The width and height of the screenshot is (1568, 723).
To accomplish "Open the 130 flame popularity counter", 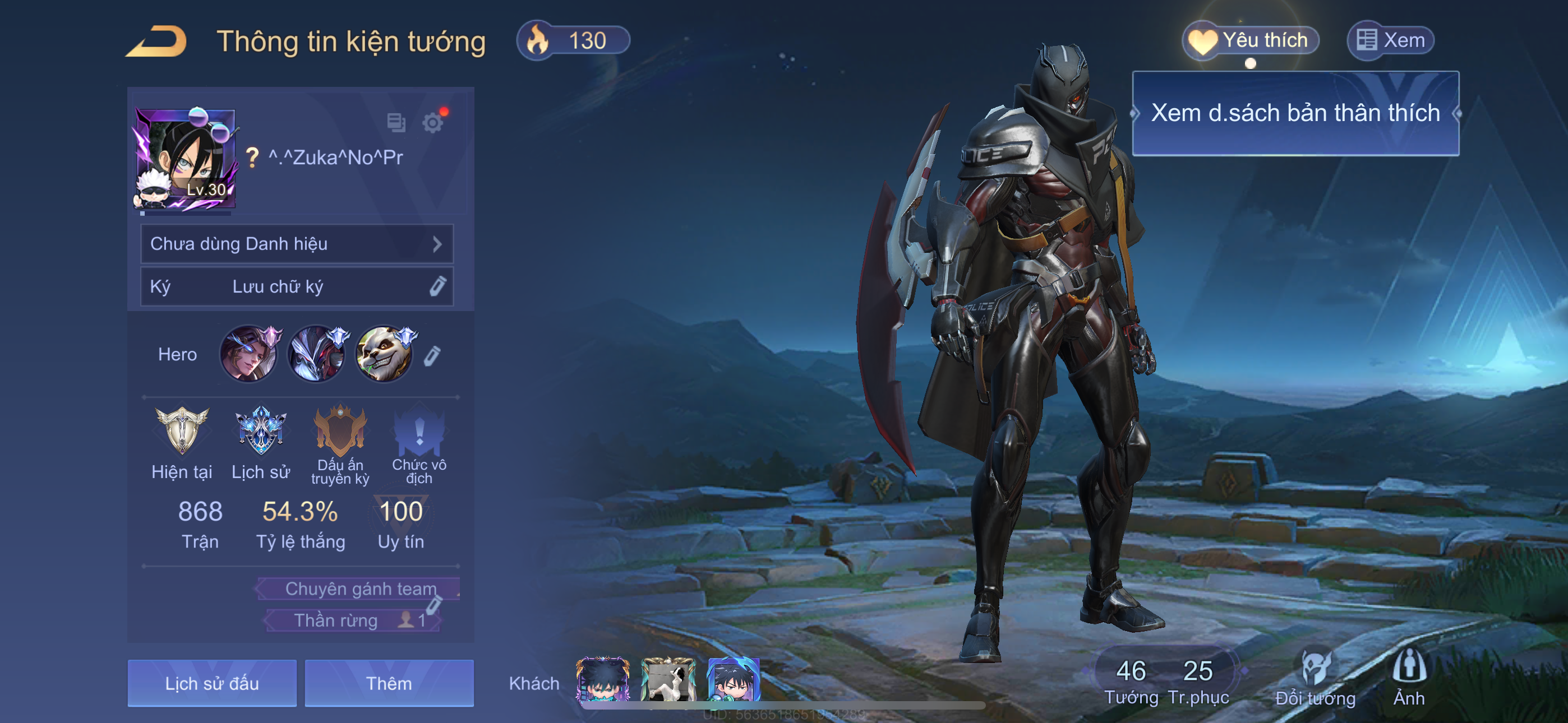I will point(573,41).
